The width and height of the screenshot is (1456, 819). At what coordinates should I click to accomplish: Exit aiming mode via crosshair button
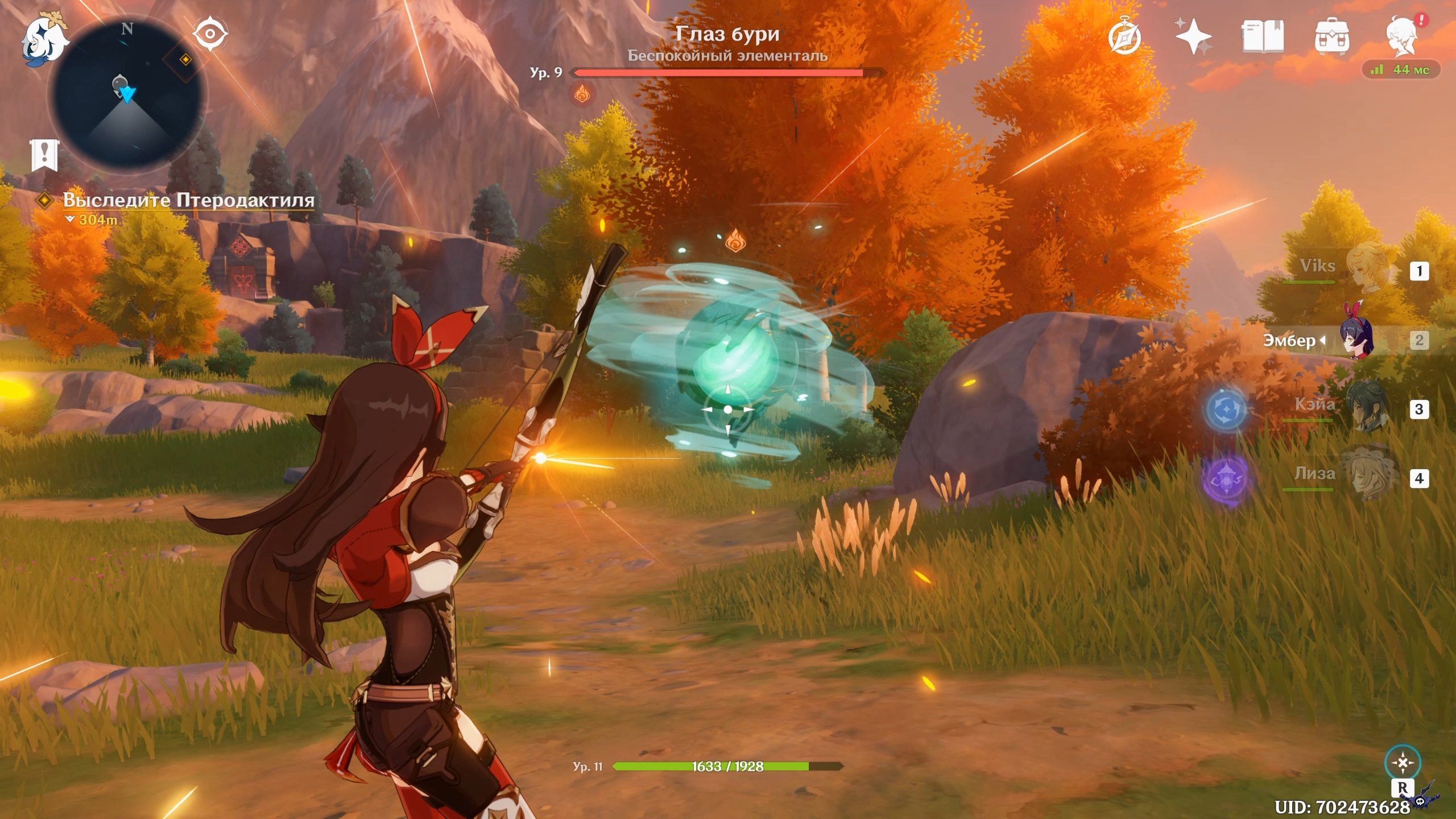pos(1403,763)
